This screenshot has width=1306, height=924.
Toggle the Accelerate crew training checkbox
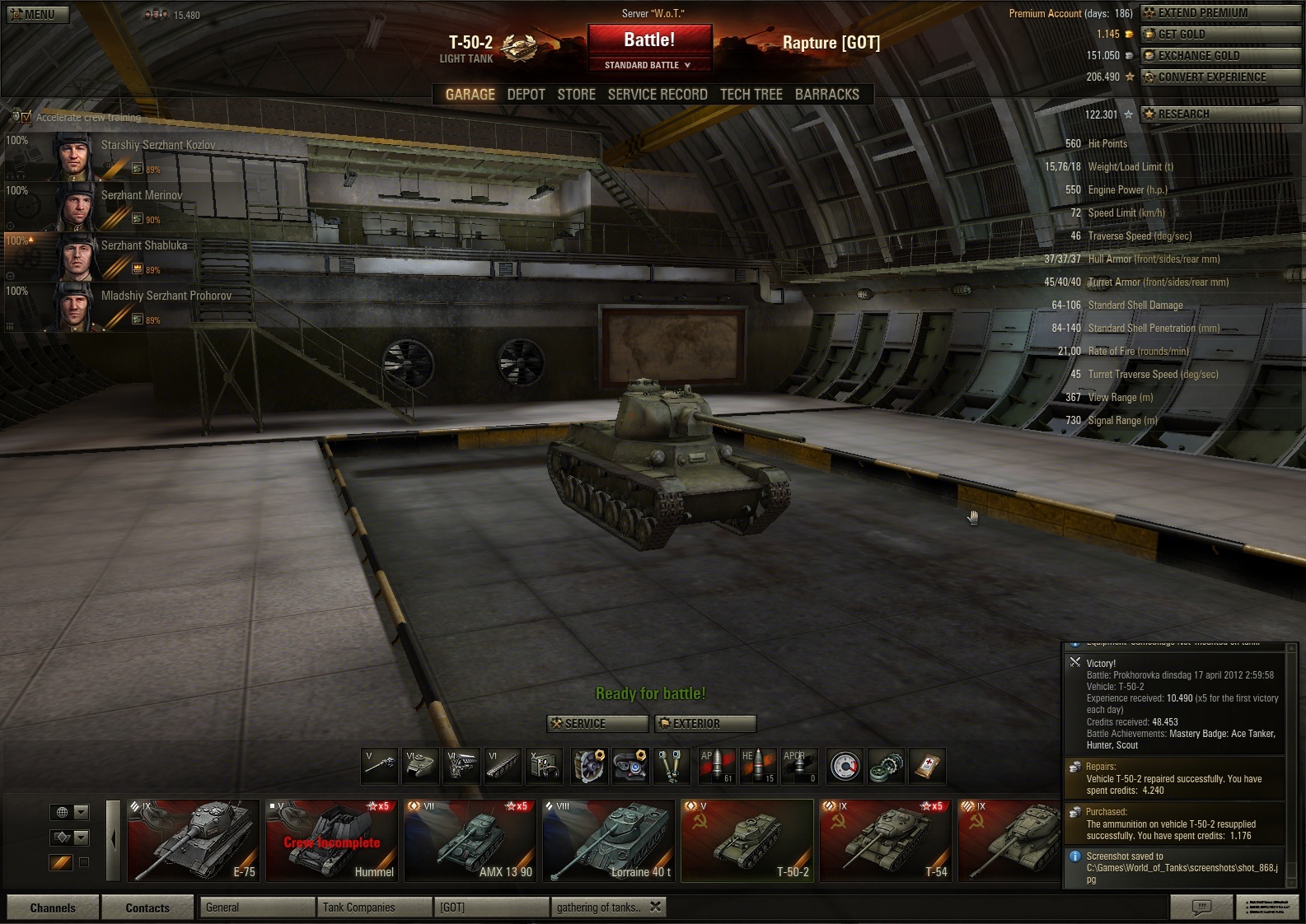tap(26, 117)
